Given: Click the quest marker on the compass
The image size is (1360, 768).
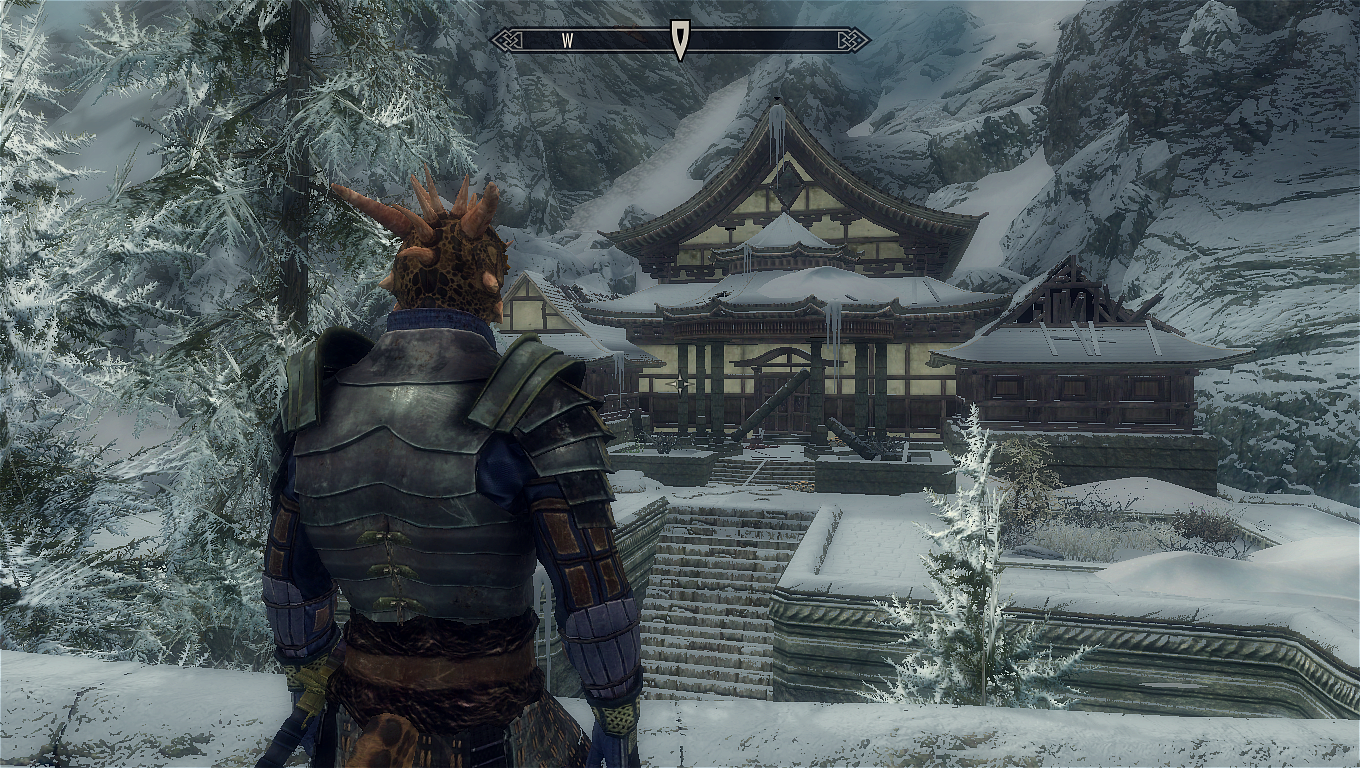Looking at the screenshot, I should 680,40.
